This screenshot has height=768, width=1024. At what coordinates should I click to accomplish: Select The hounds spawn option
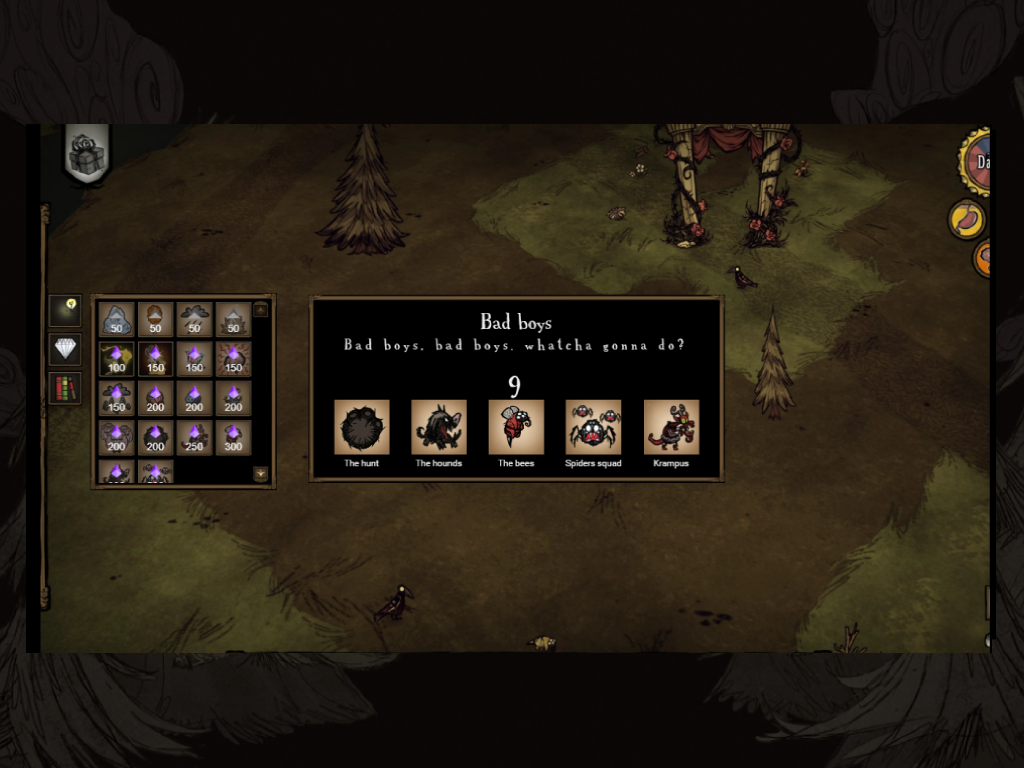(439, 427)
